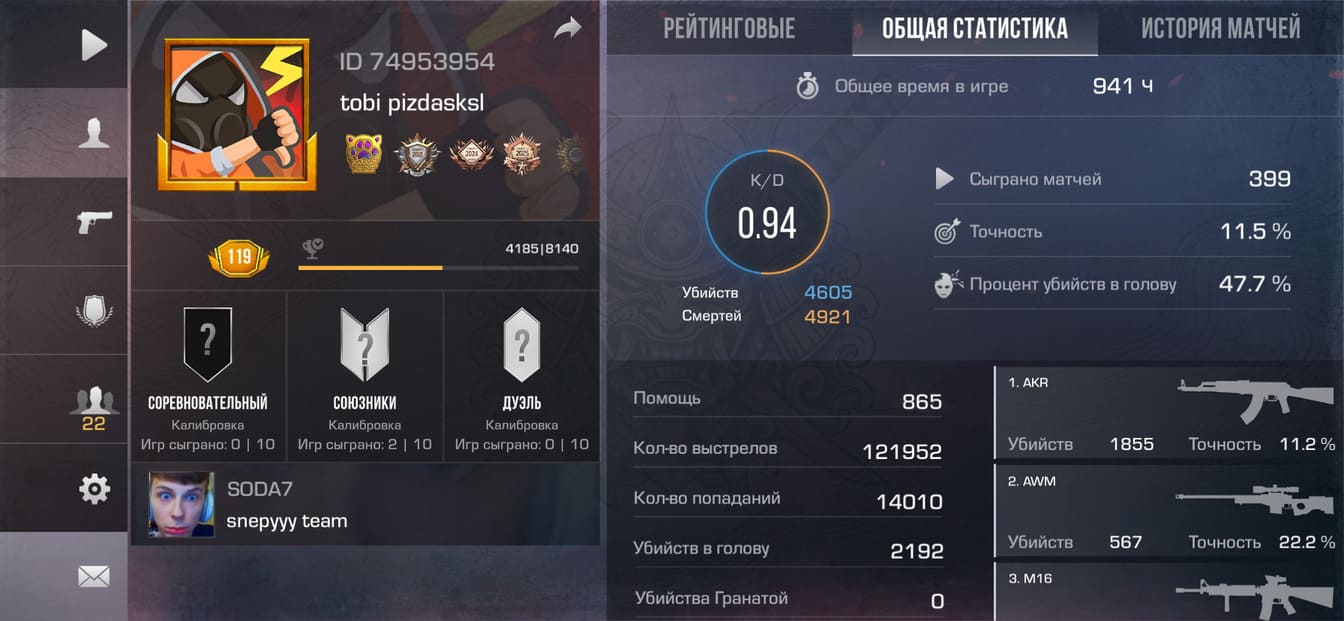Choose the AWM weapon stats row
1344x621 pixels.
1168,511
